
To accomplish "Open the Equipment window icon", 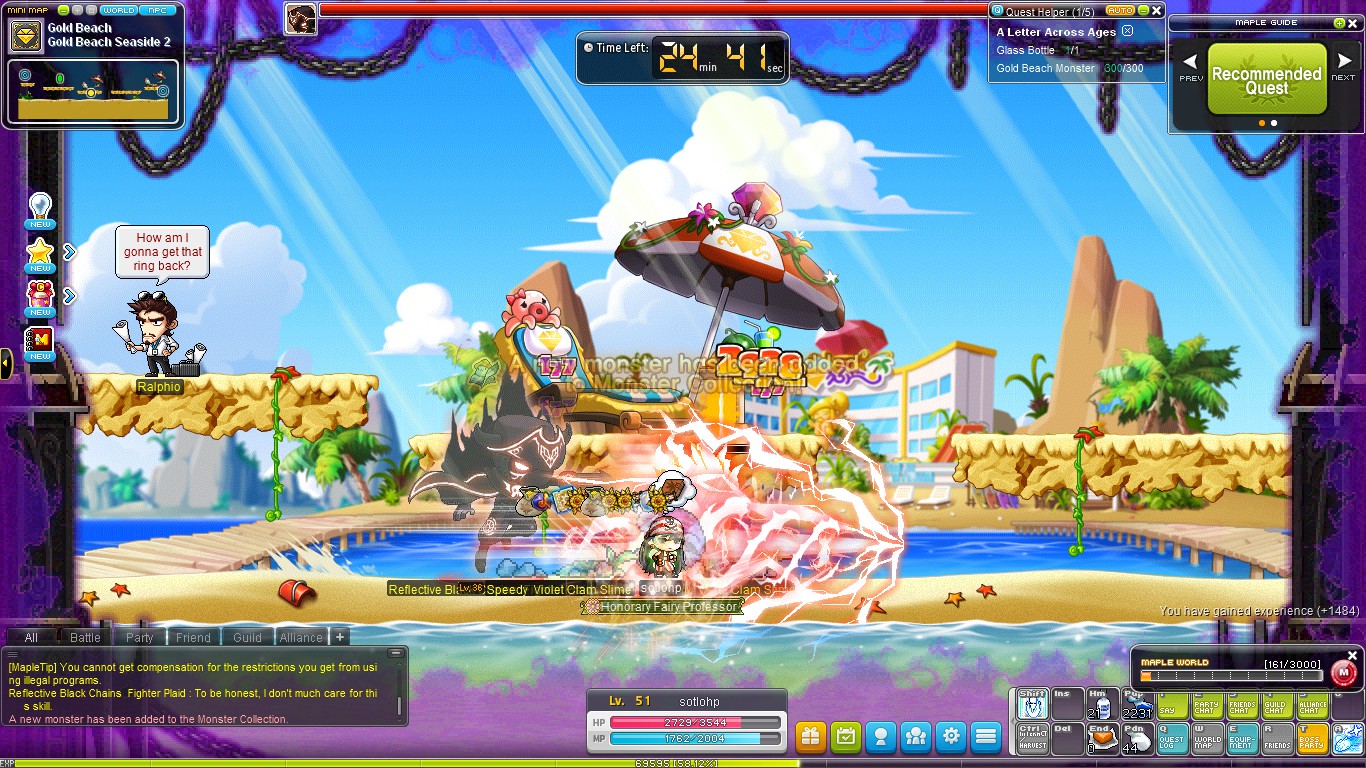I will pyautogui.click(x=1242, y=737).
